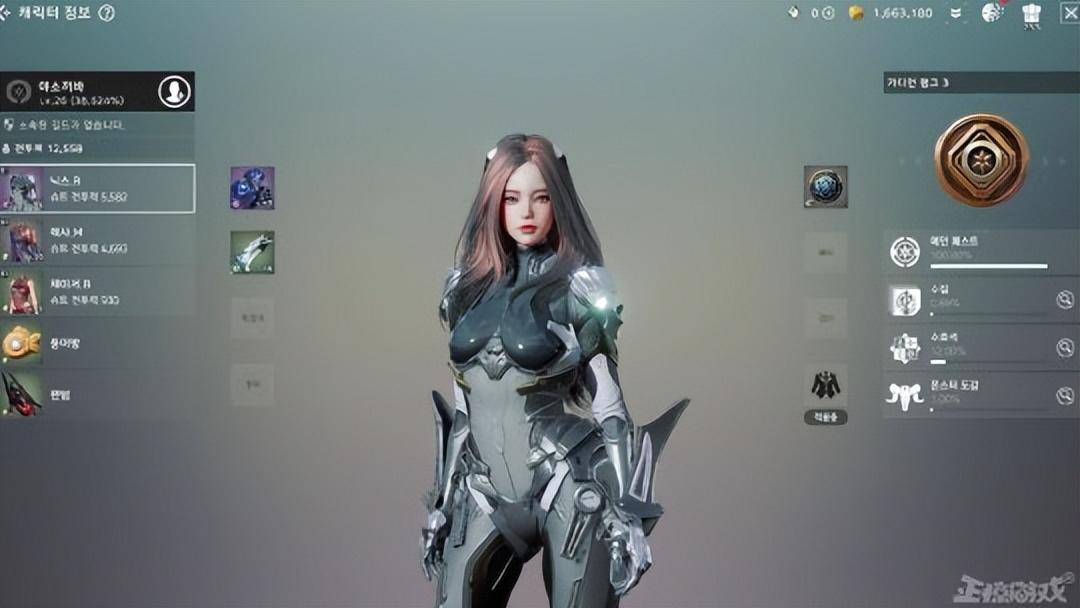Inspect the collection progress magnifier
Screen dimensions: 1080x608
[x=1065, y=300]
